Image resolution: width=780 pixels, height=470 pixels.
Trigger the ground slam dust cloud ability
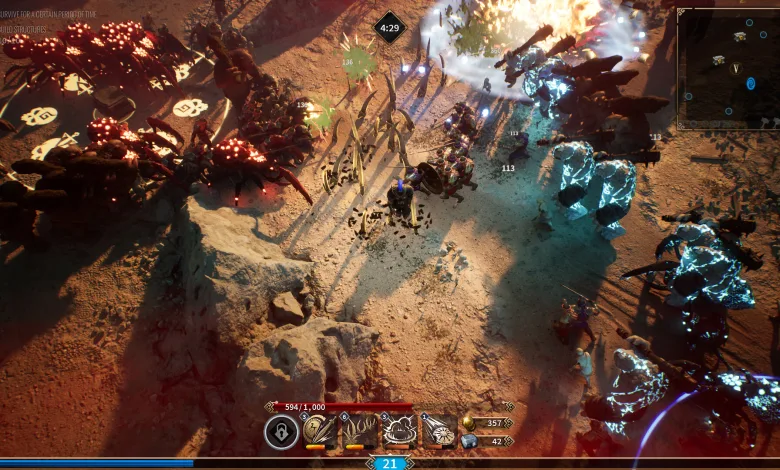[400, 431]
